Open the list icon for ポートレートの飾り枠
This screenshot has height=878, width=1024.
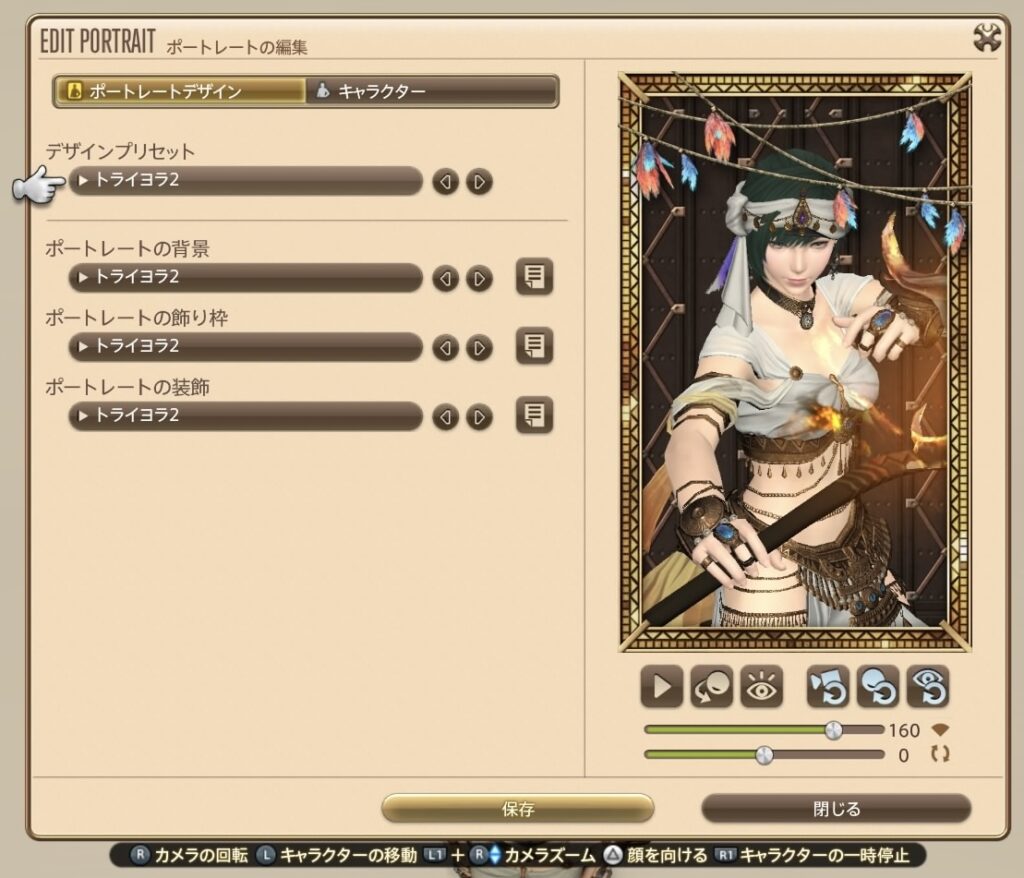[534, 346]
